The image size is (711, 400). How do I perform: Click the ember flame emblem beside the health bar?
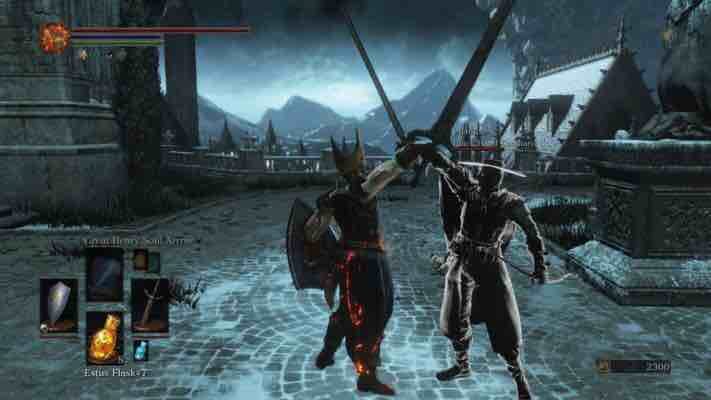pos(53,37)
